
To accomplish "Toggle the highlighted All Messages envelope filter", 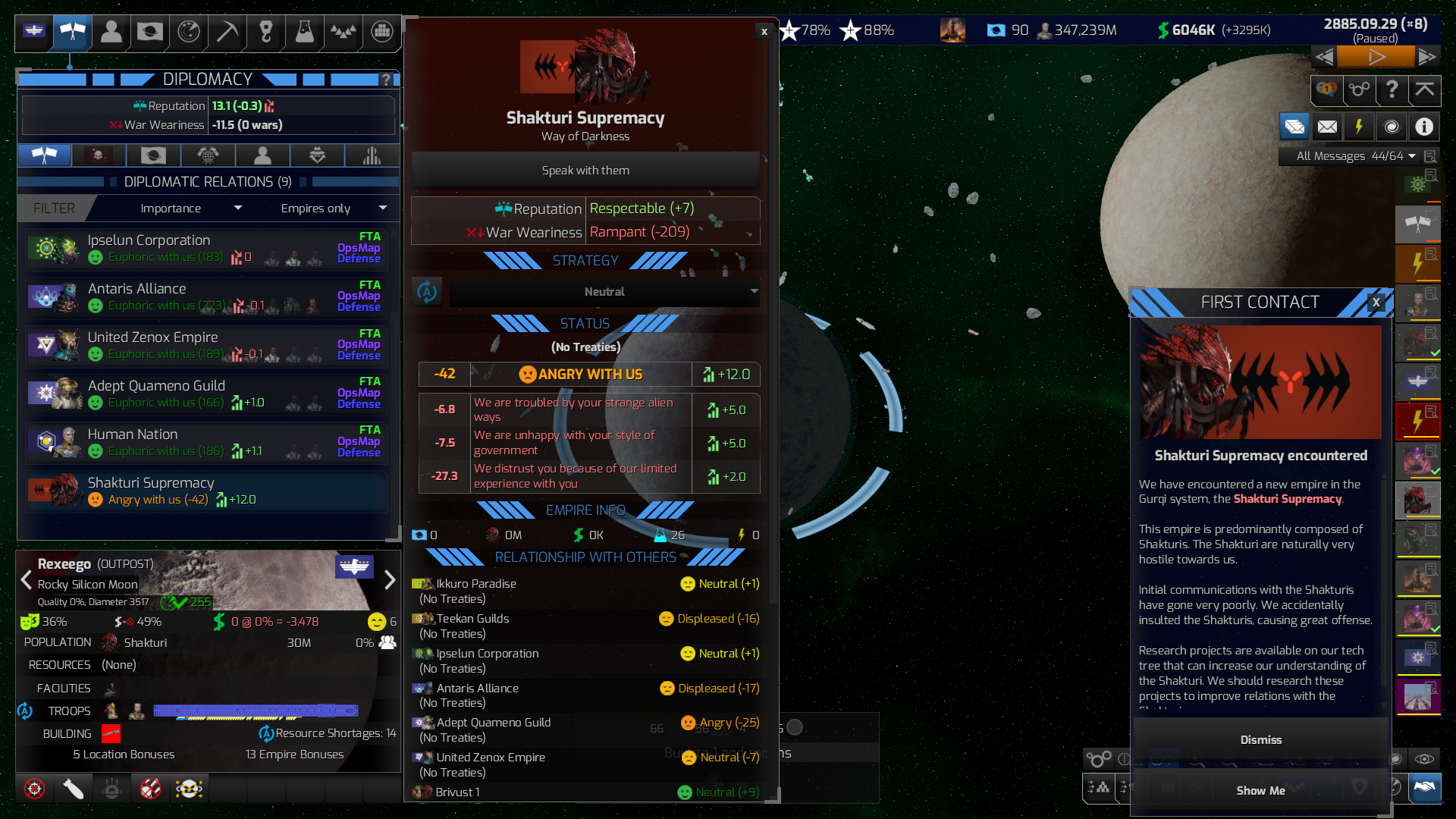I will 1294,127.
